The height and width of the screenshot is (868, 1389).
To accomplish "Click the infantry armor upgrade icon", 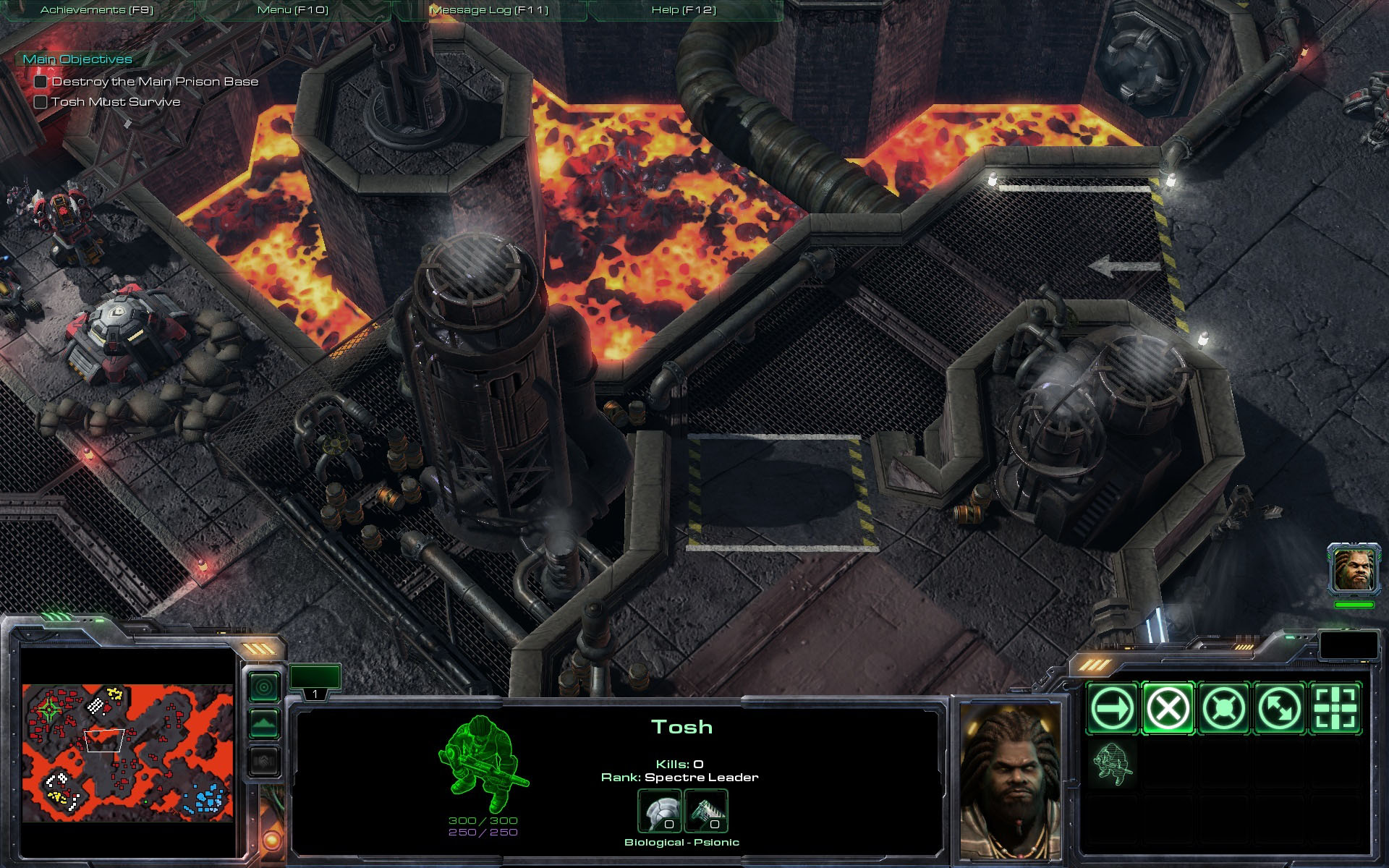I will (x=659, y=811).
